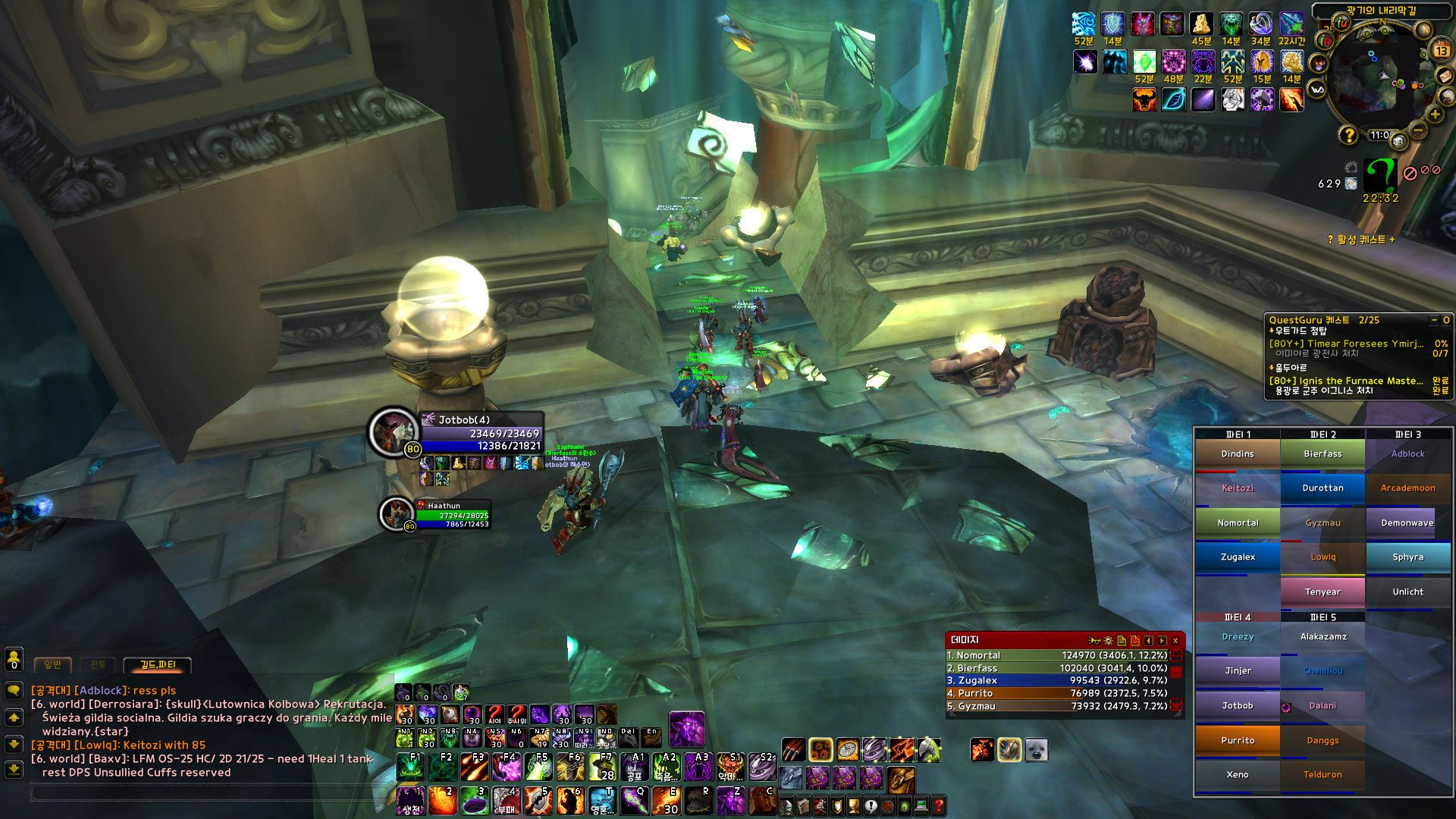This screenshot has width=1456, height=819.
Task: Switch to the 일반 chat tab
Action: (x=52, y=665)
